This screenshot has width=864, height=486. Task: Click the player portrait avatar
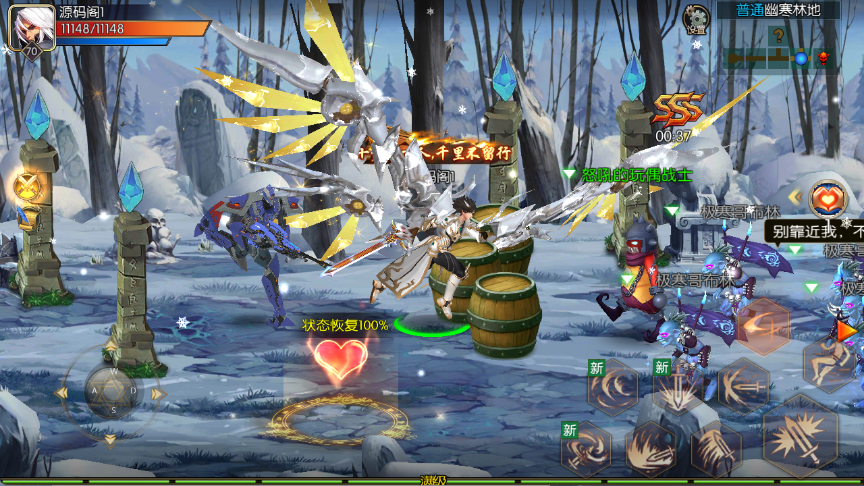click(x=31, y=27)
